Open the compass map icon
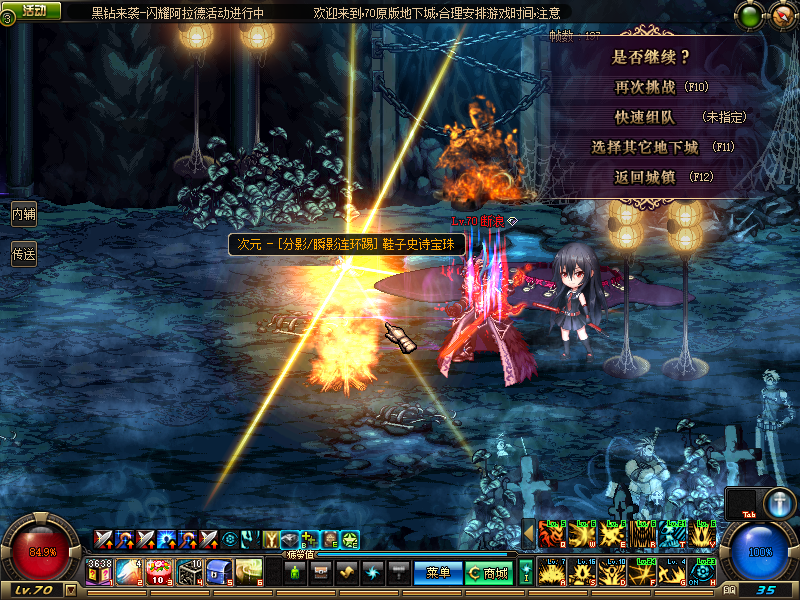Screen dimensions: 800x600 click(781, 15)
